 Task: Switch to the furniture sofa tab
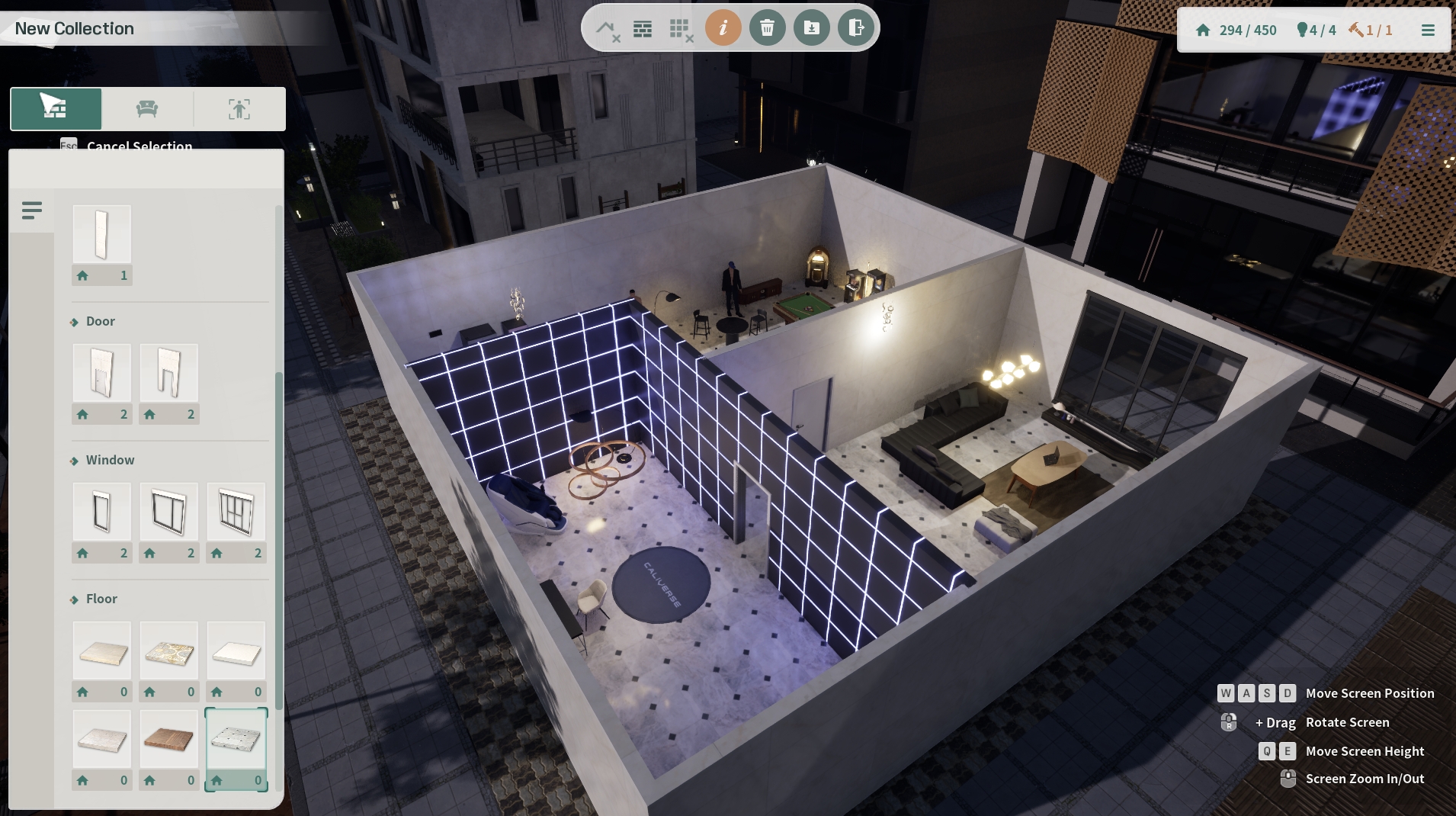(147, 109)
